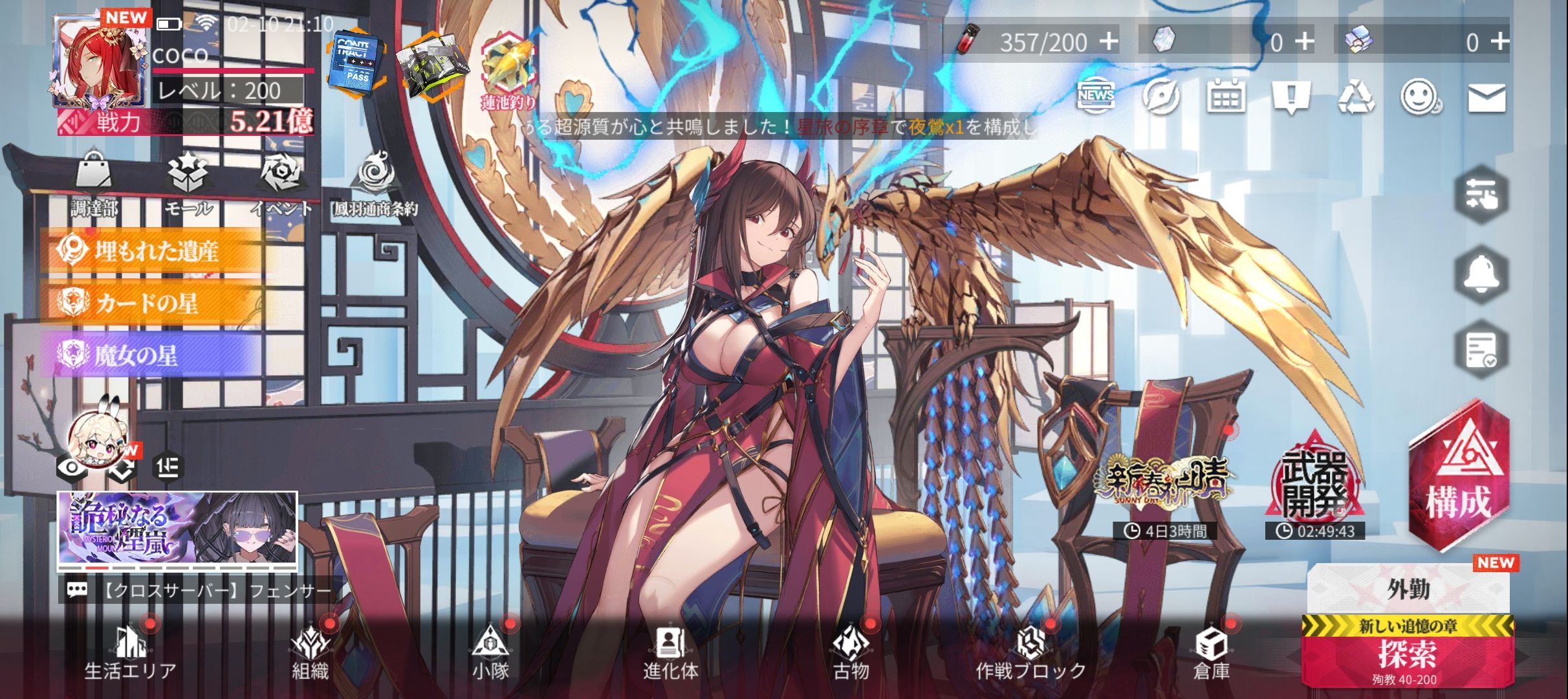Open the 組織 organization menu
This screenshot has width=1568, height=699.
(310, 654)
